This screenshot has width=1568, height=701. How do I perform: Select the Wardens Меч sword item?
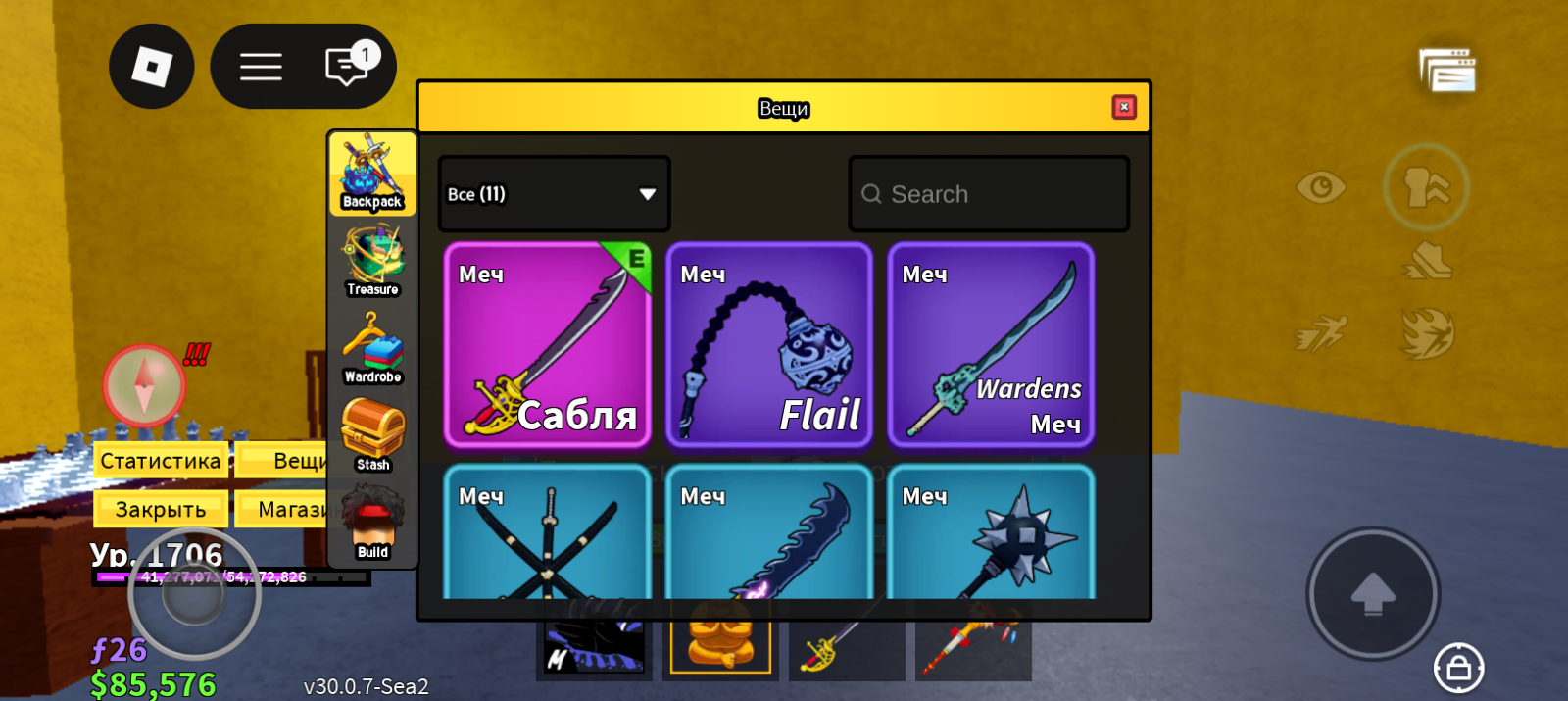[991, 345]
